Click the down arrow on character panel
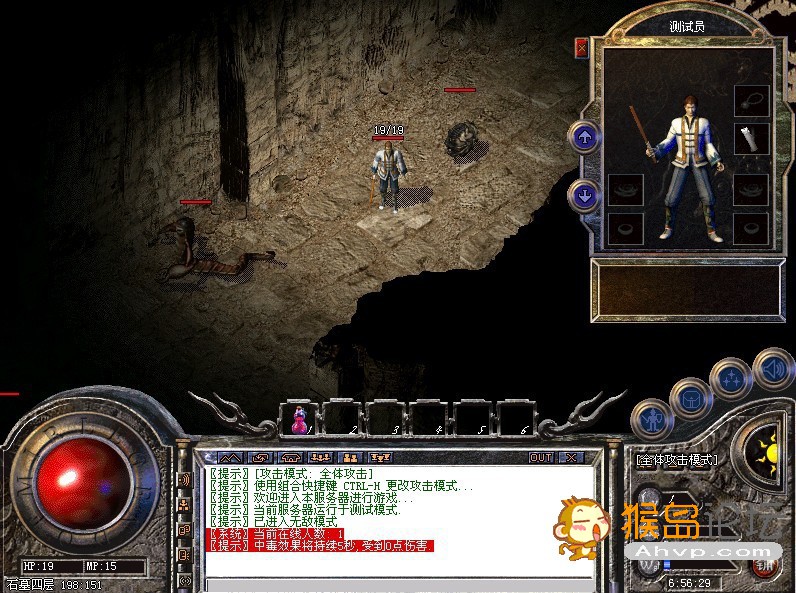796x593 pixels. point(584,194)
